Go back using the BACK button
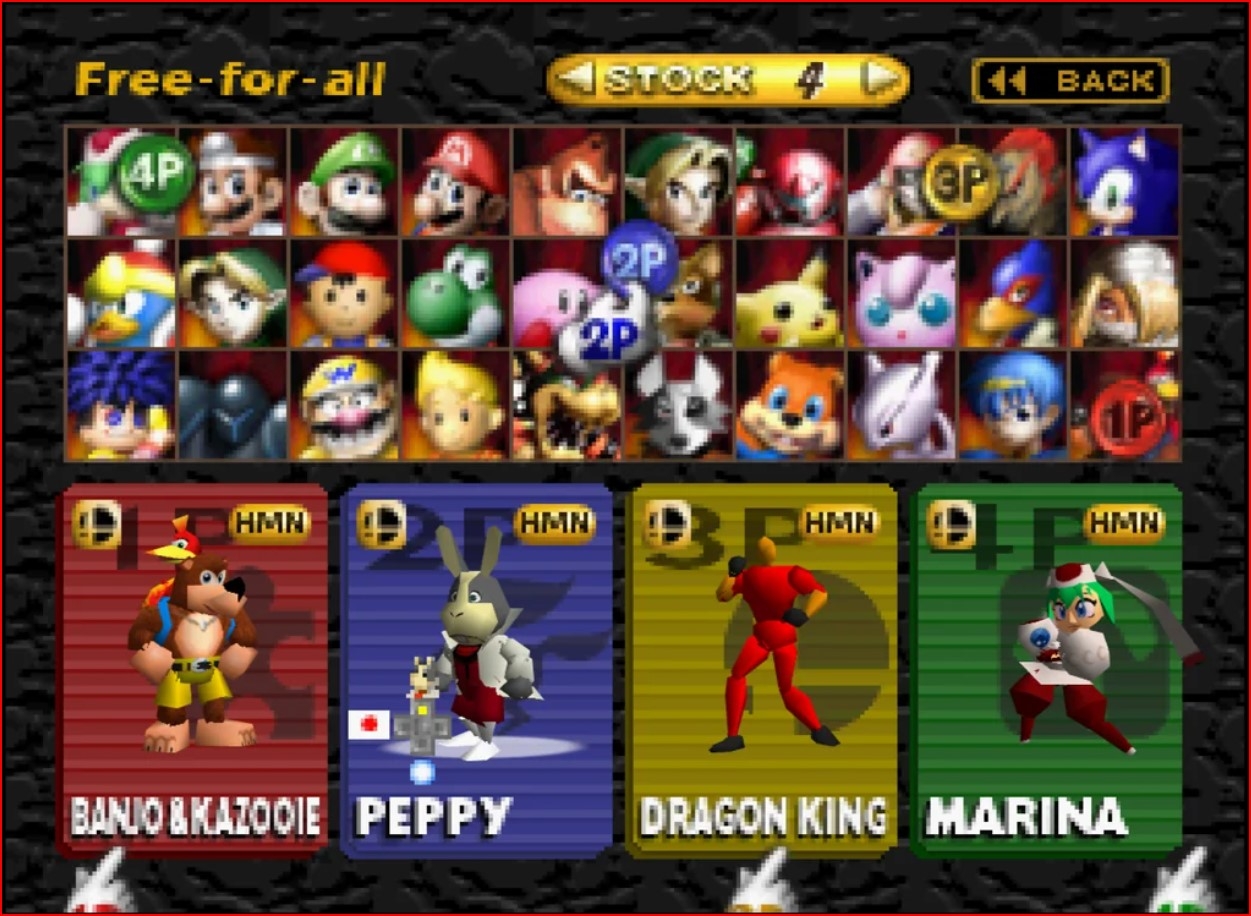 click(1070, 81)
